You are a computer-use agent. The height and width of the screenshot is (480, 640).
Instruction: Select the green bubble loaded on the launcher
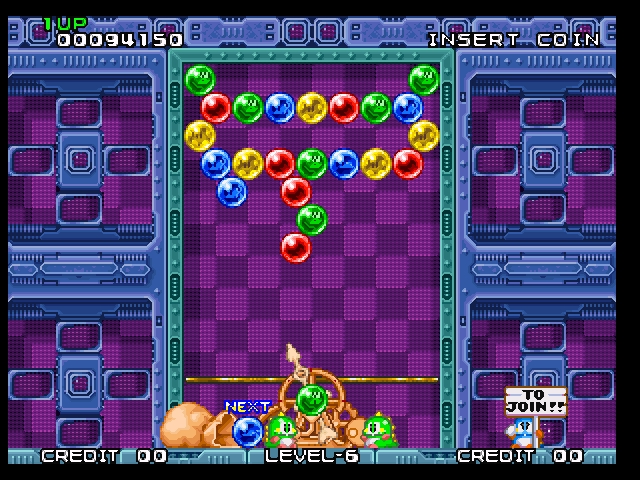click(x=312, y=399)
